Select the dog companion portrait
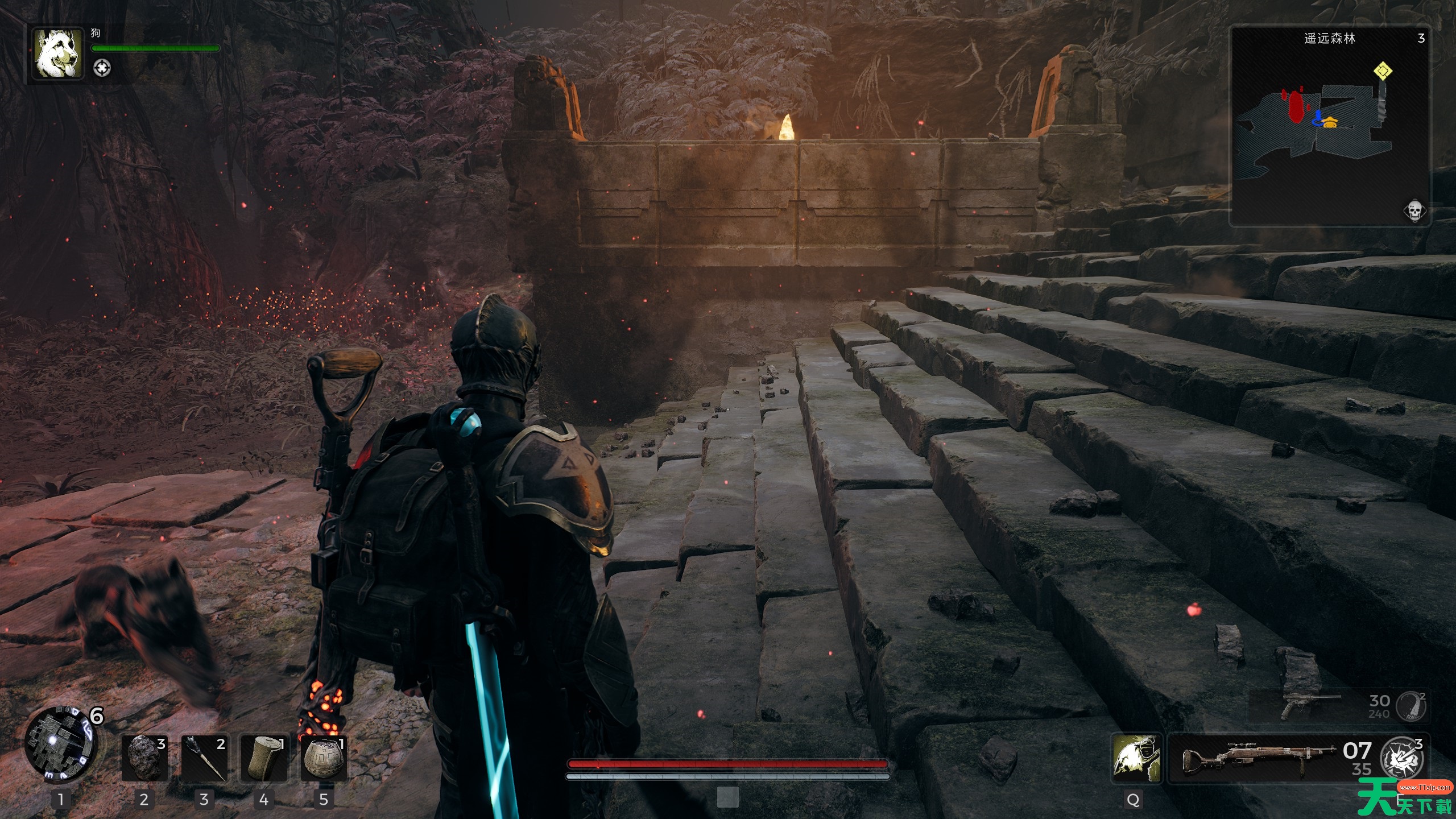 pos(57,53)
